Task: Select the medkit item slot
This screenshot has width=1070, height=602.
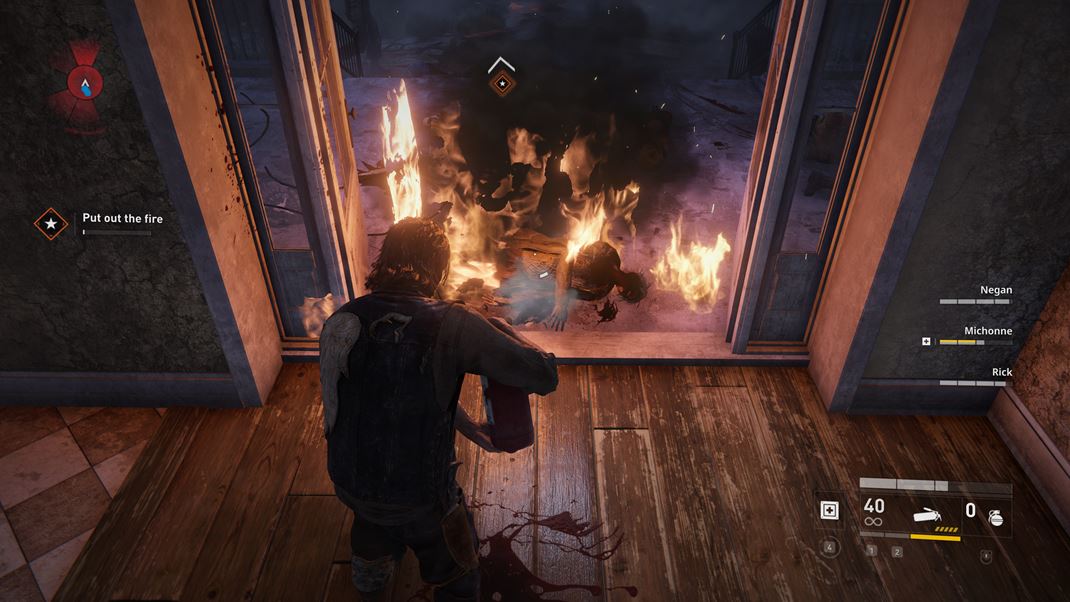Action: tap(827, 511)
